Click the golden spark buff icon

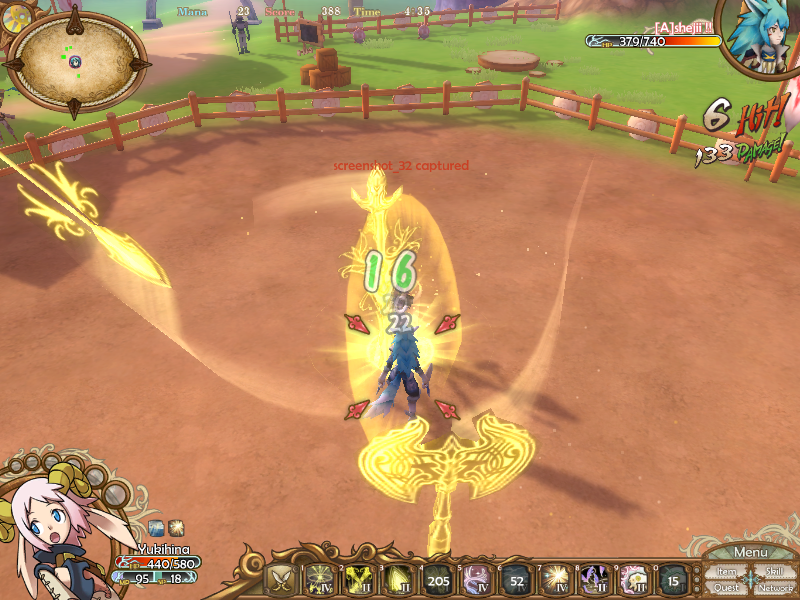(175, 526)
